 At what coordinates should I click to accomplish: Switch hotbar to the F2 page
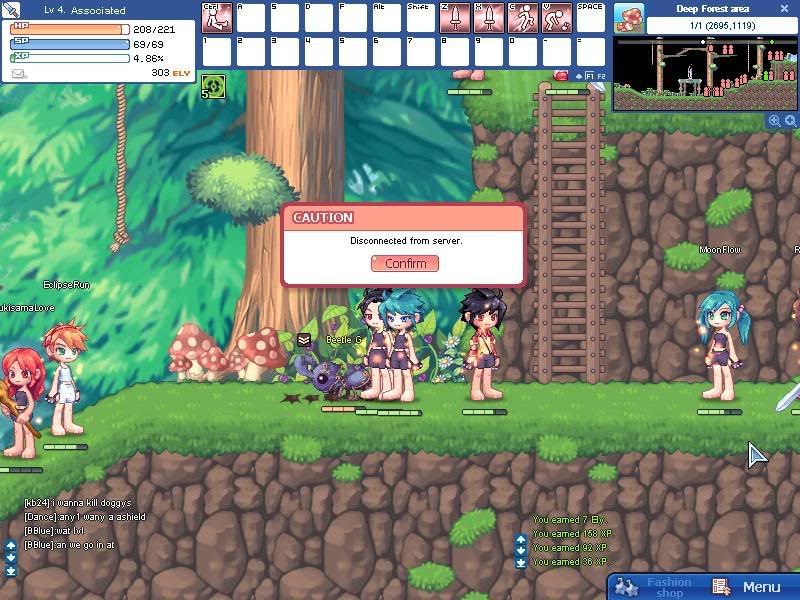(601, 76)
